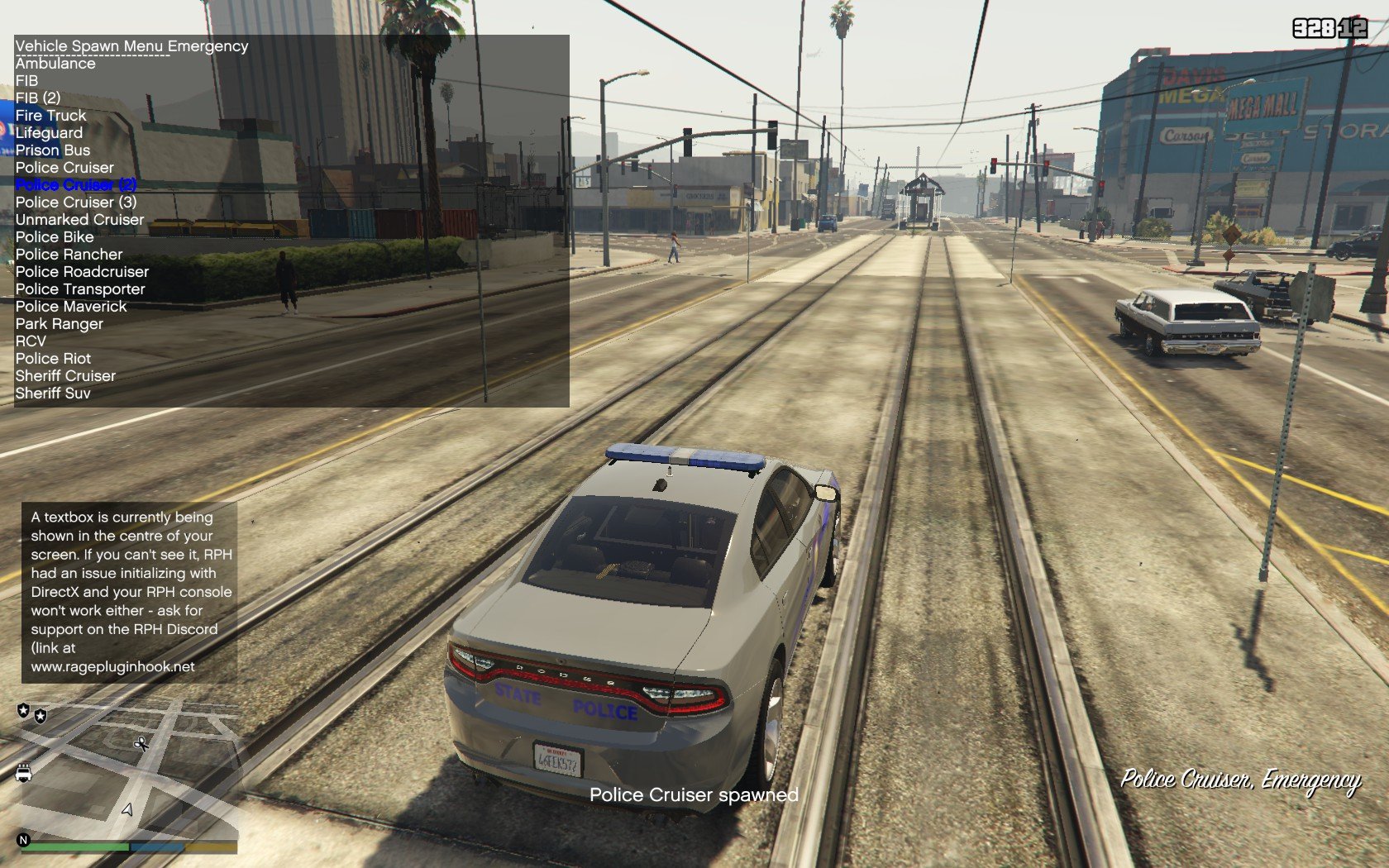Choose the Fire Truck entry
Screen dimensions: 1389x868
(x=50, y=116)
